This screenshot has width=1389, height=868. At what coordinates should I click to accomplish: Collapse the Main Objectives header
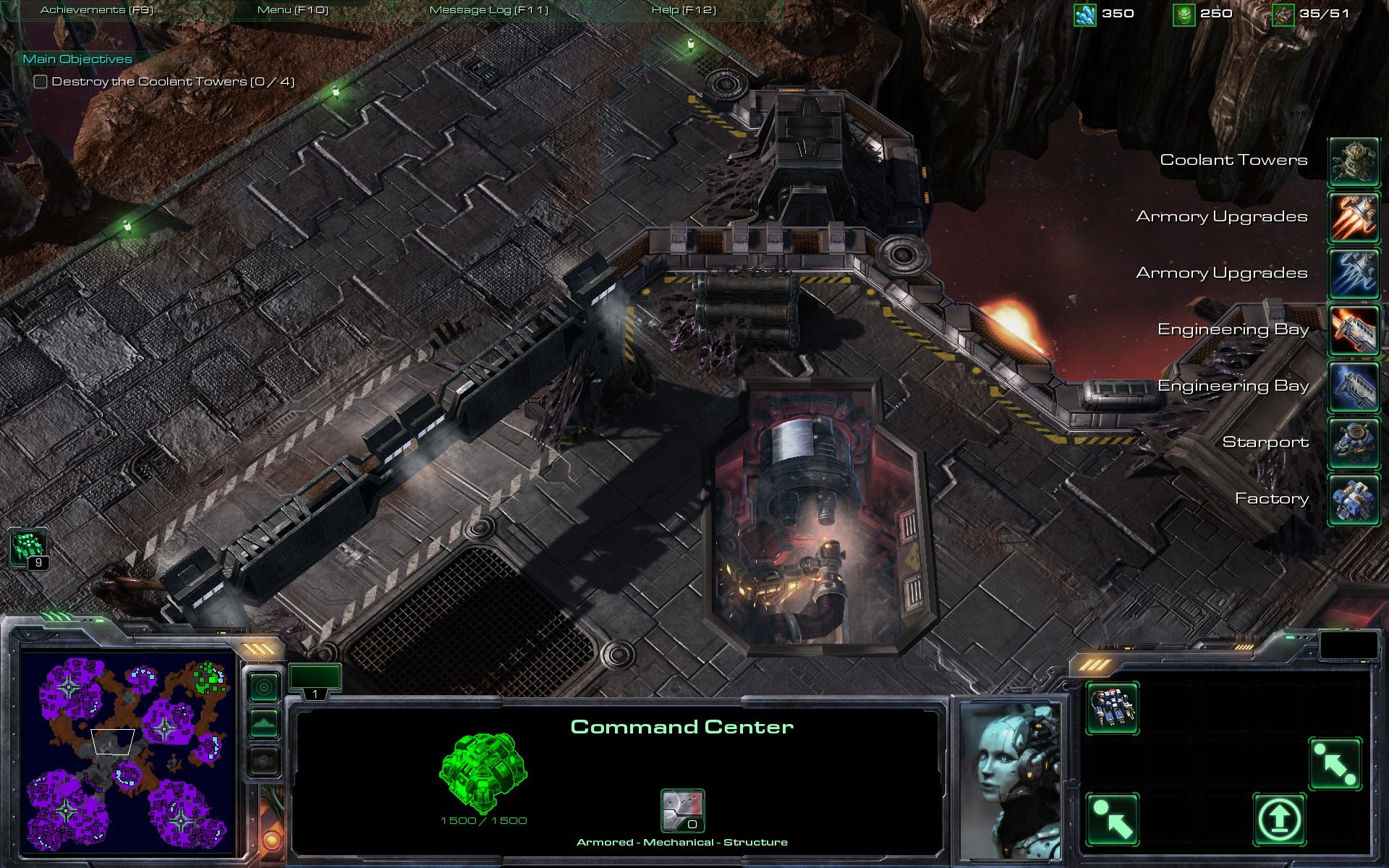[x=77, y=59]
